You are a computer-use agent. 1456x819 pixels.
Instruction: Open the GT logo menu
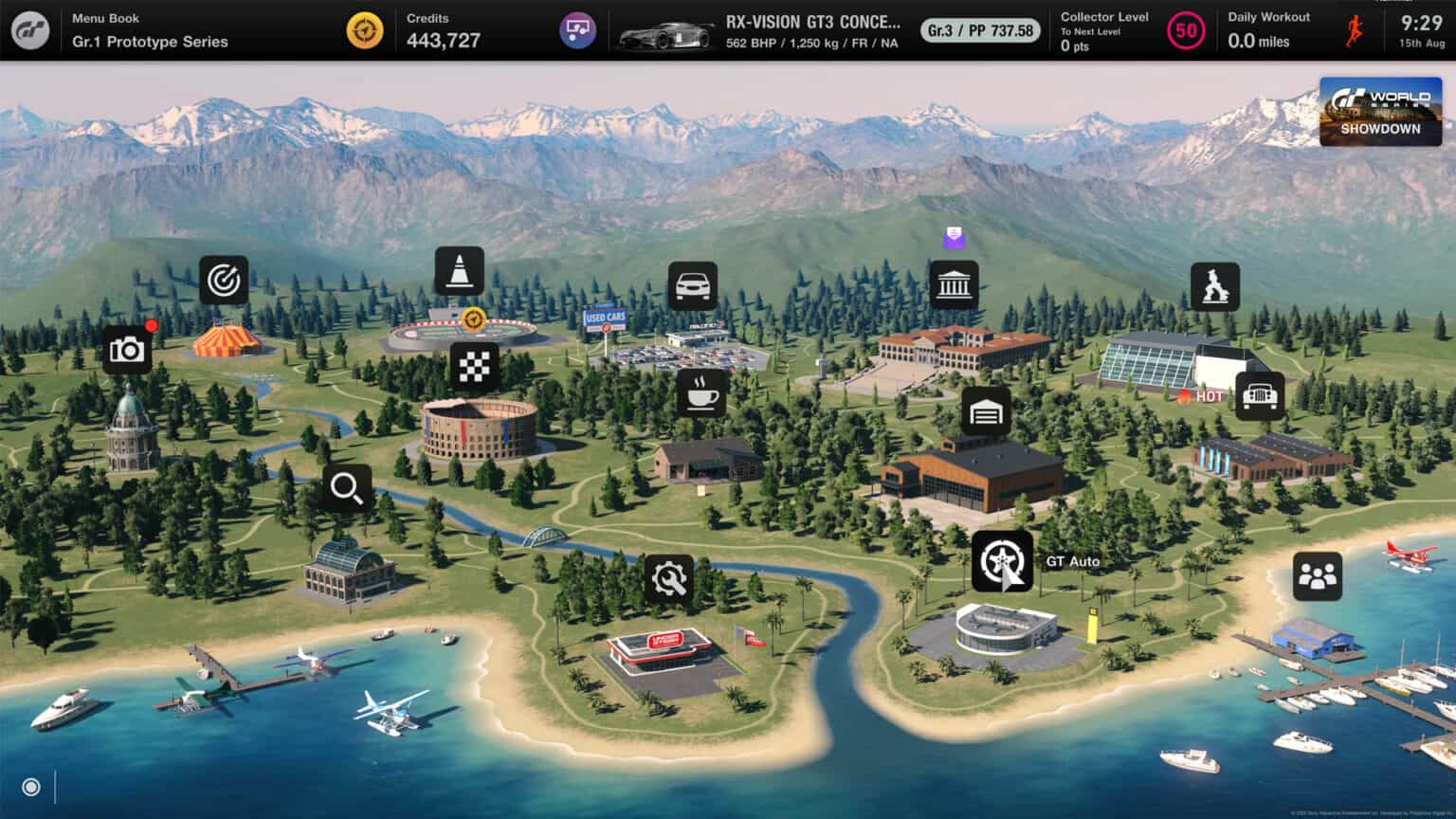[x=30, y=30]
